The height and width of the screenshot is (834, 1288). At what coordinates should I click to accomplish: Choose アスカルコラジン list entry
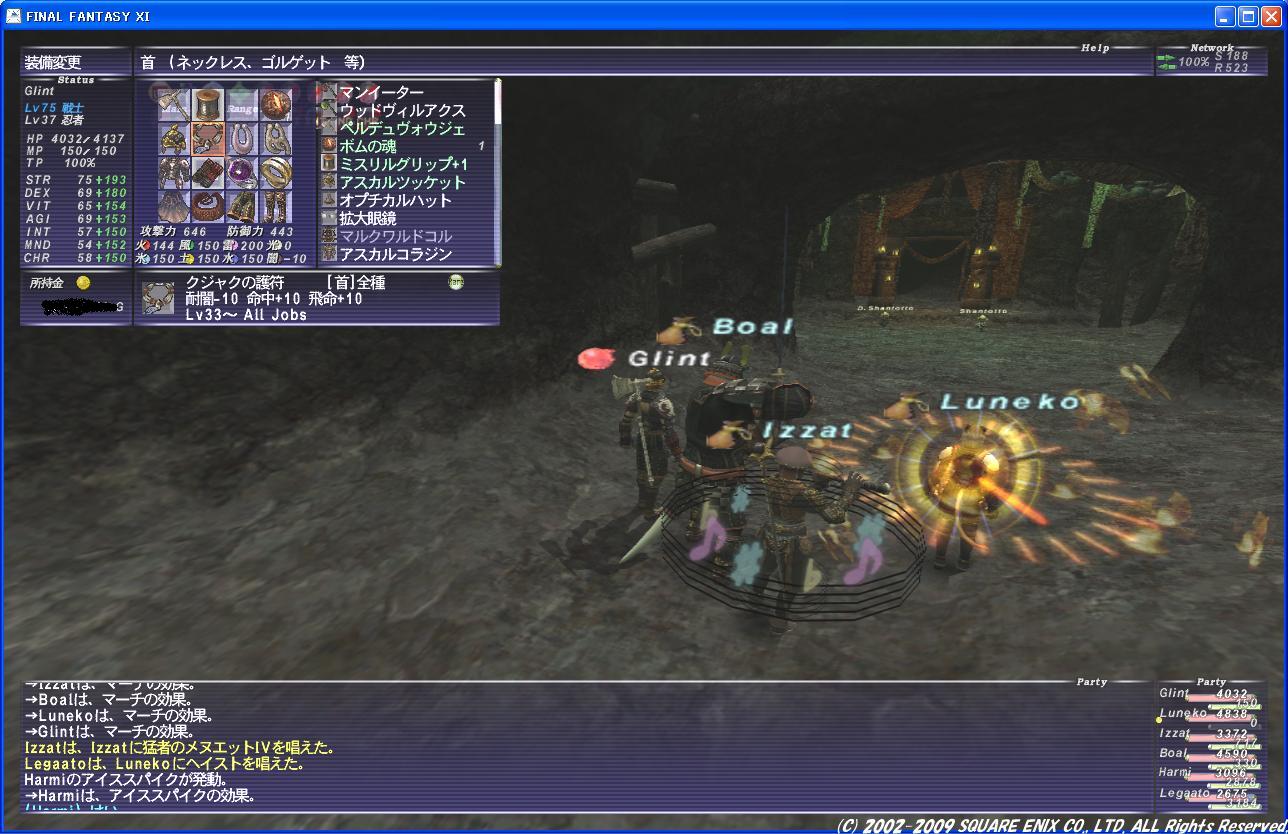(395, 255)
